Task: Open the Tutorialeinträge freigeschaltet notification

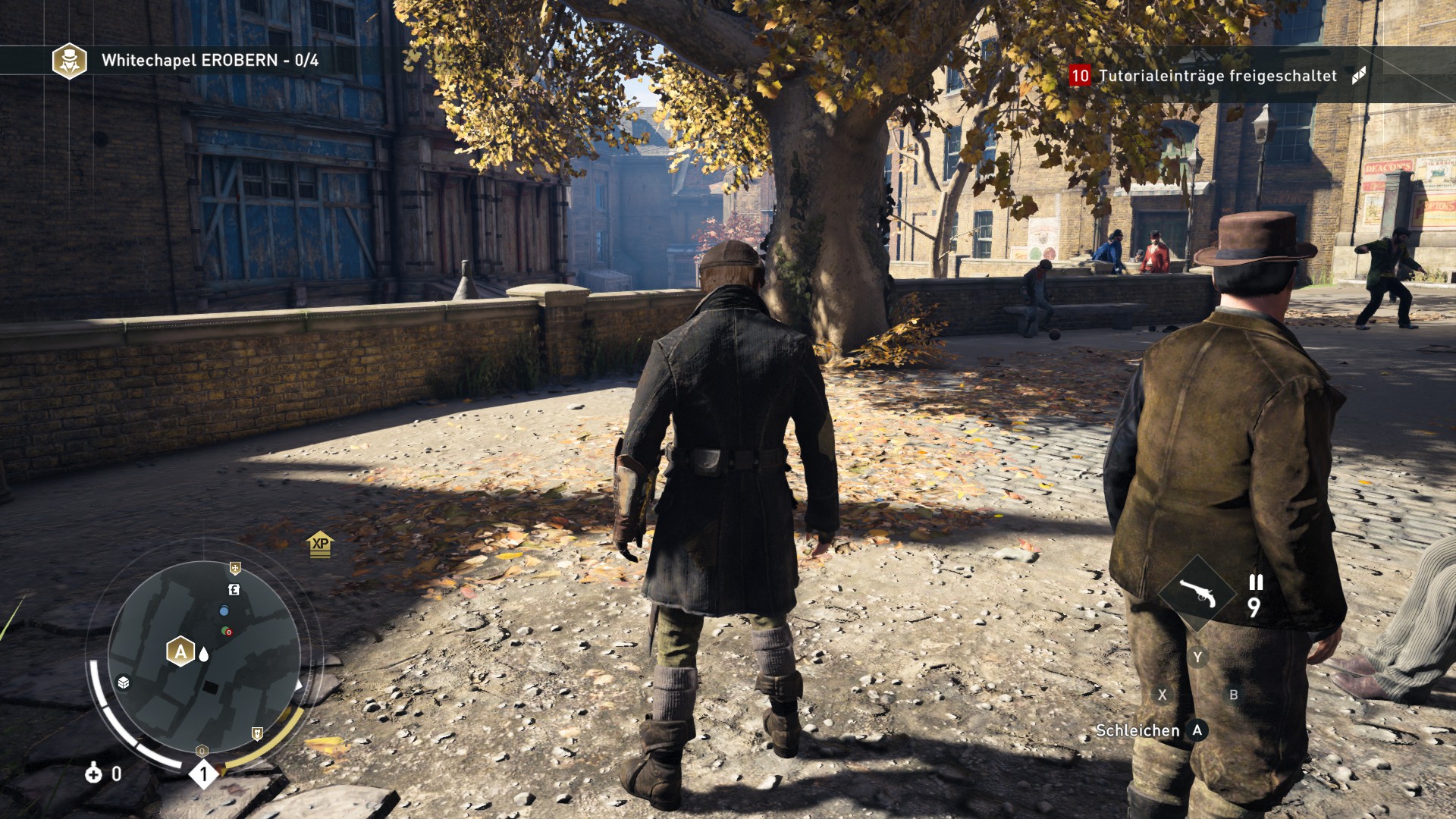Action: [1217, 76]
